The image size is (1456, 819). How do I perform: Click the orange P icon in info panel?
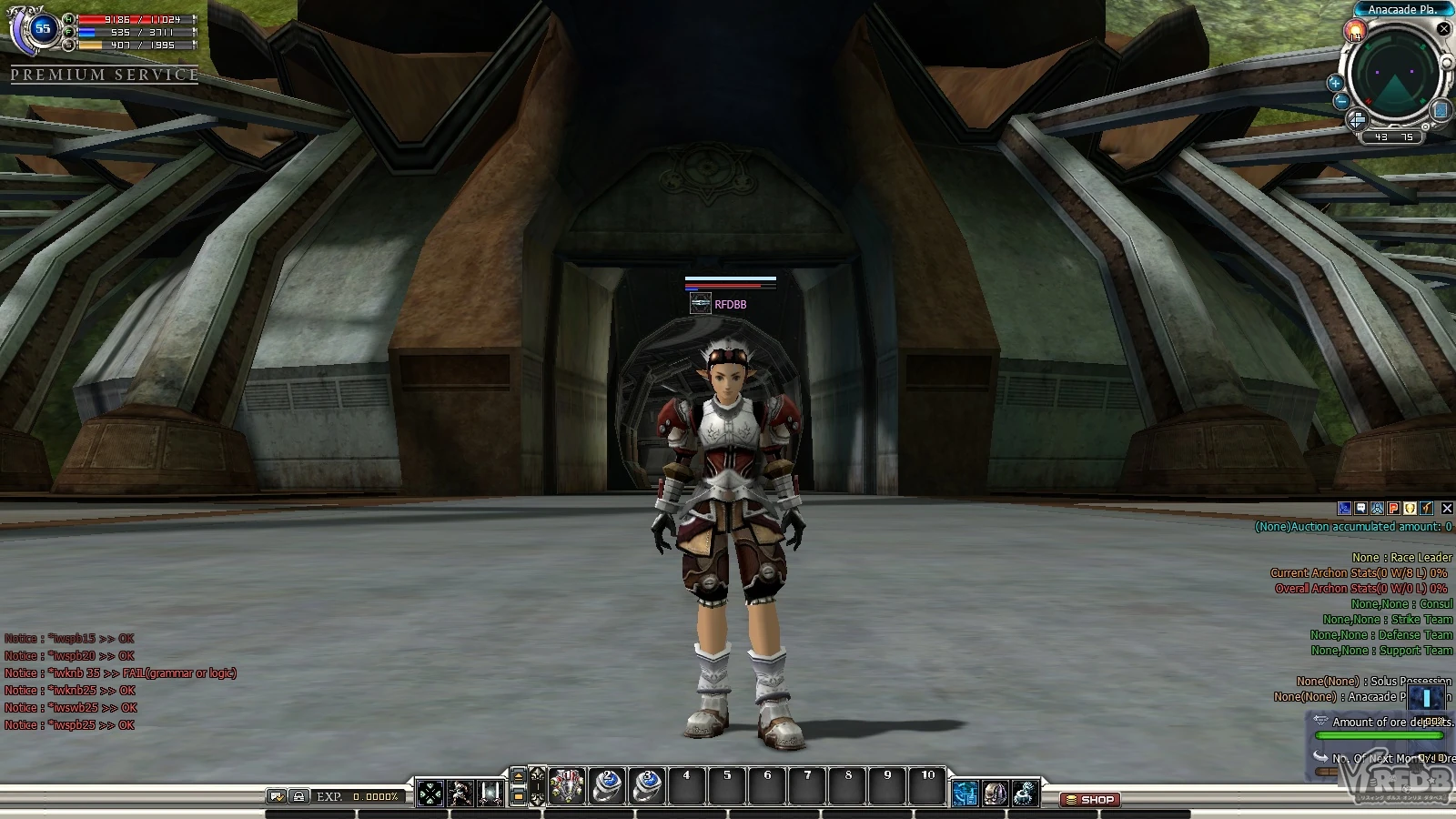1393,509
